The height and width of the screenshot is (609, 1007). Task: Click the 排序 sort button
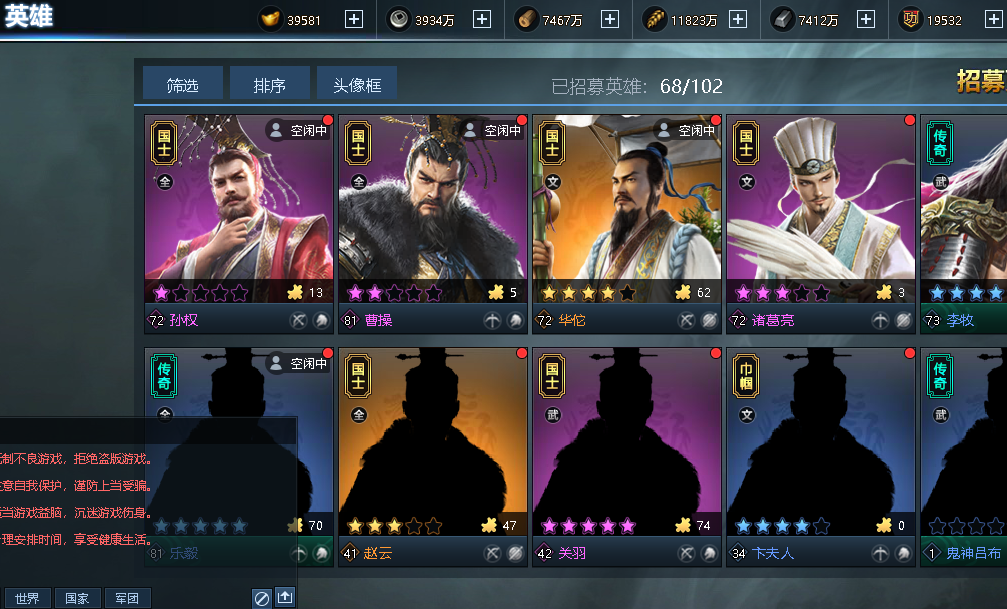[x=269, y=86]
